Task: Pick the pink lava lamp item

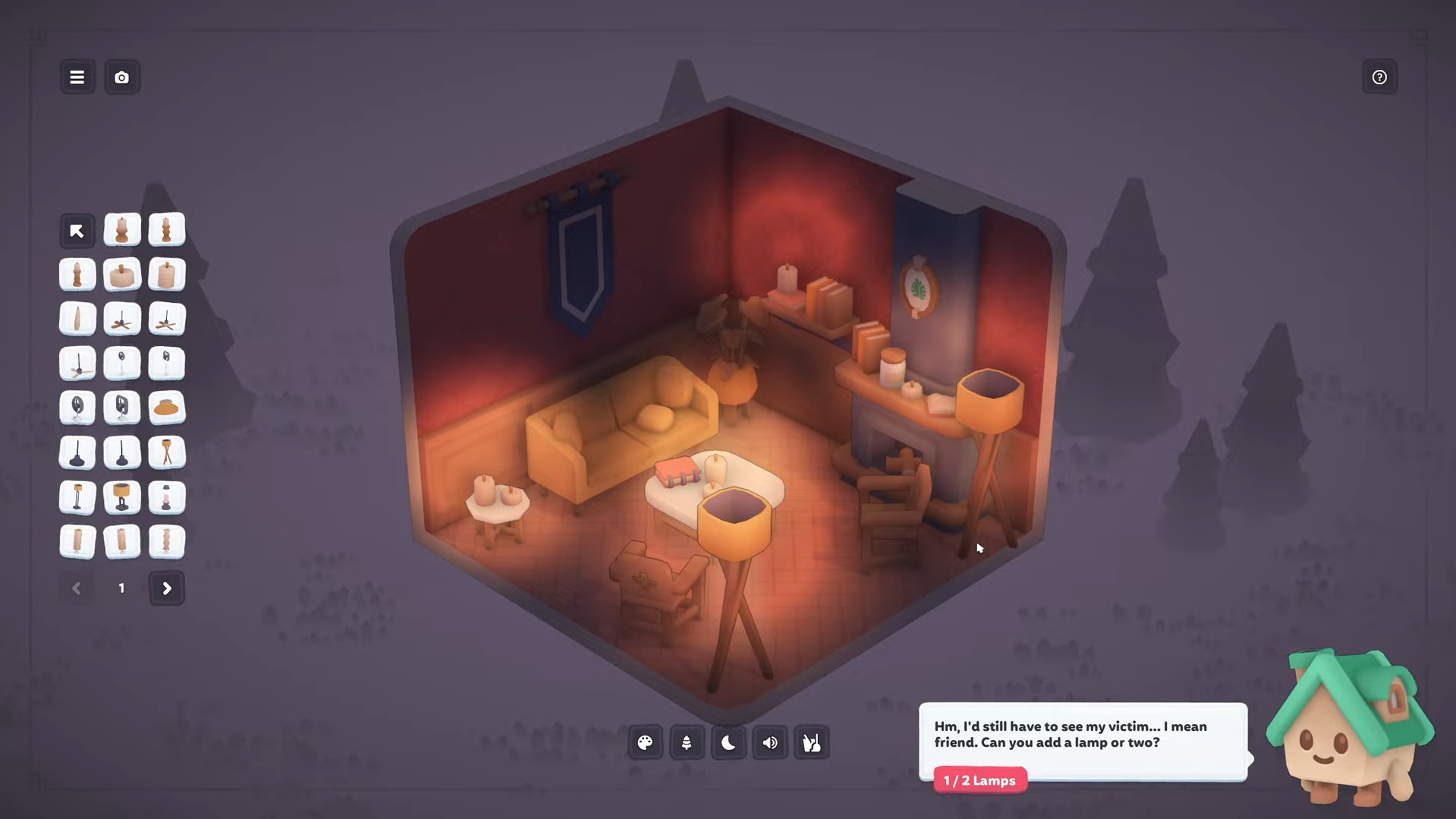Action: click(x=166, y=498)
